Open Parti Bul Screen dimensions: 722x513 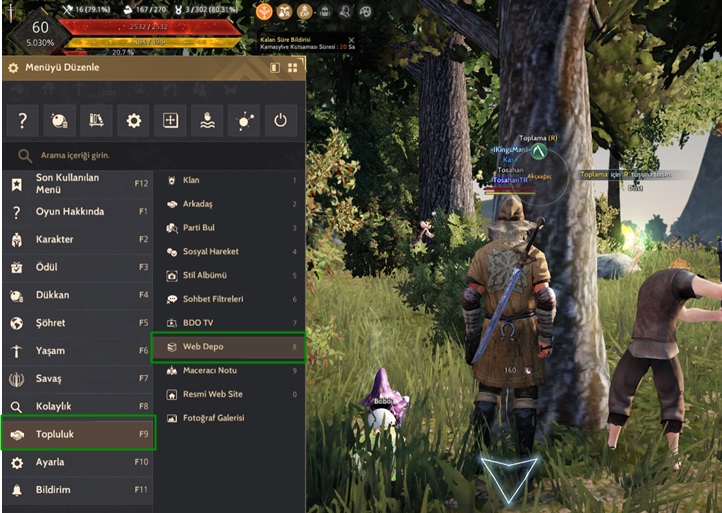click(228, 228)
